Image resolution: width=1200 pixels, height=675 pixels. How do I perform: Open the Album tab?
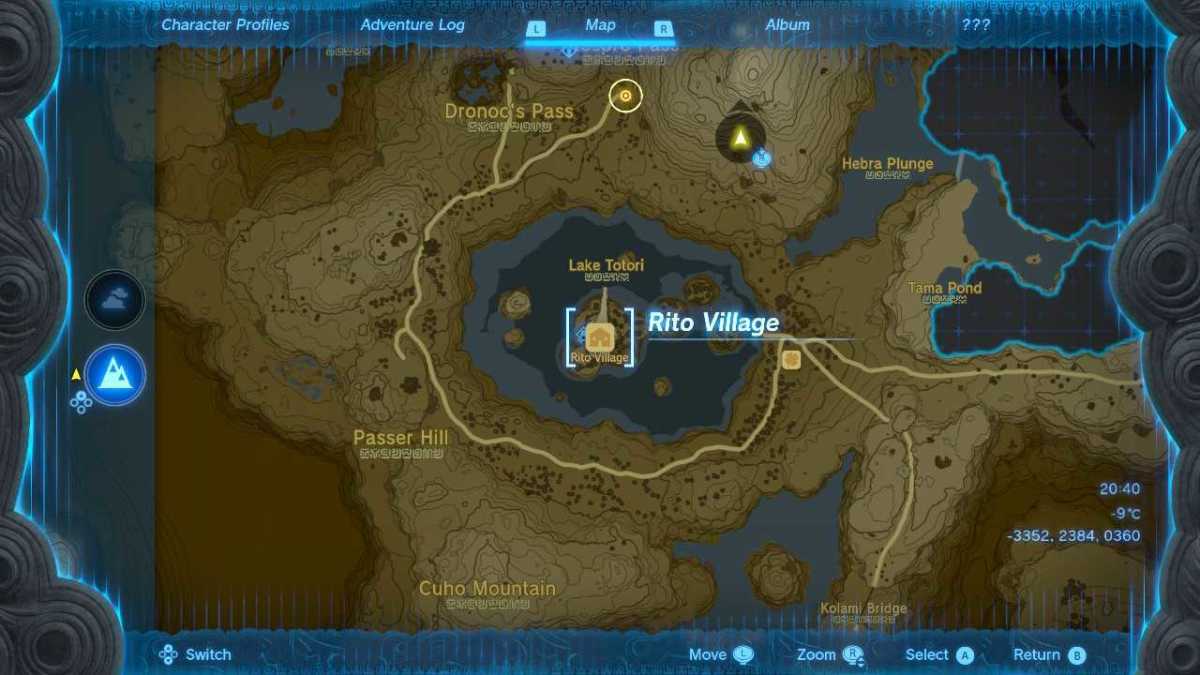pyautogui.click(x=787, y=25)
